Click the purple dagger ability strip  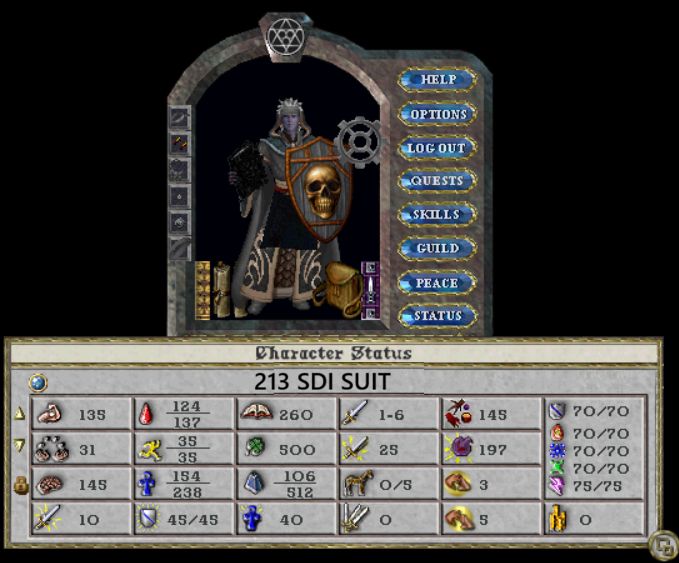[369, 289]
